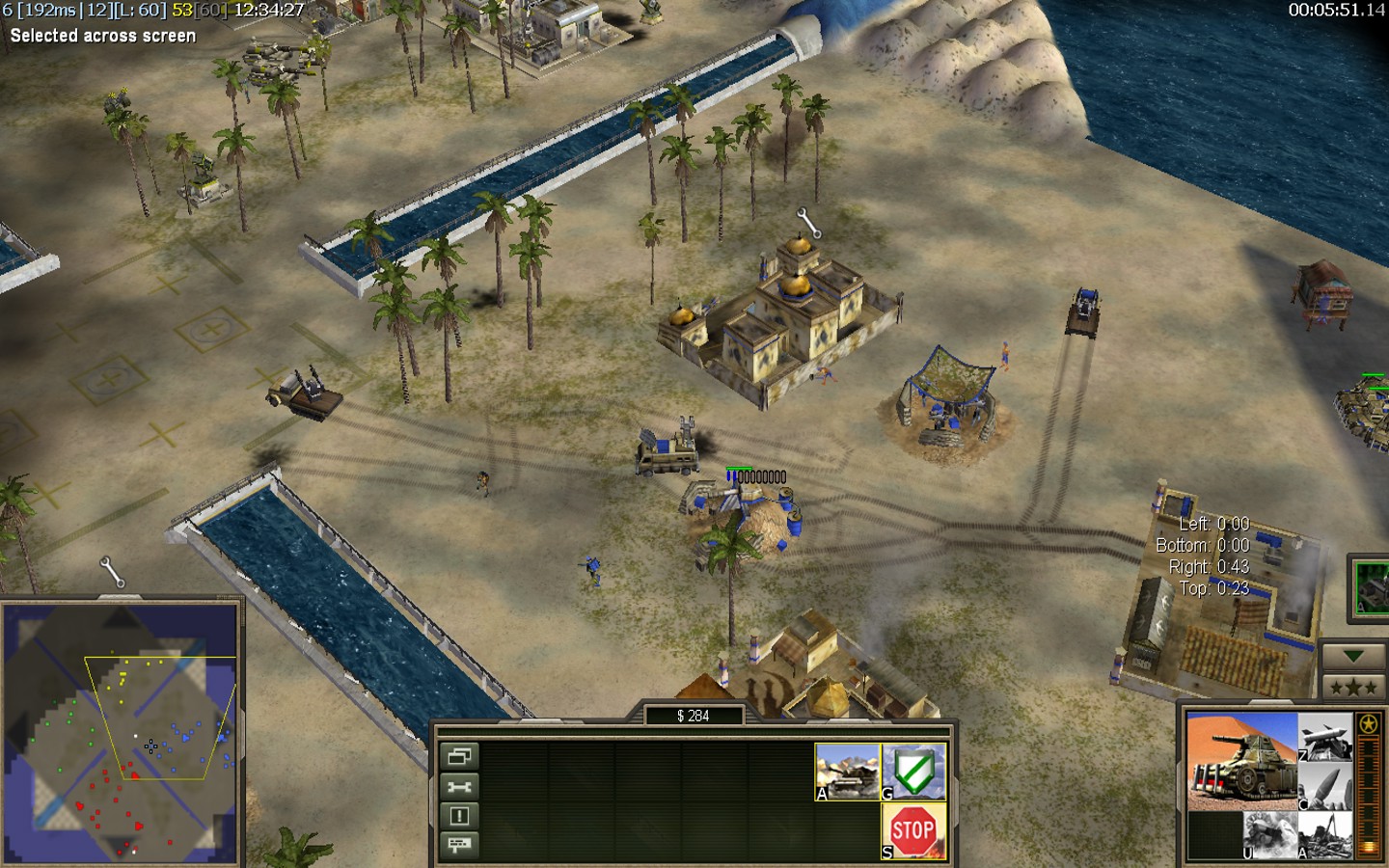
Task: Click the scrap upgrade icon marked A
Action: (x=1325, y=834)
